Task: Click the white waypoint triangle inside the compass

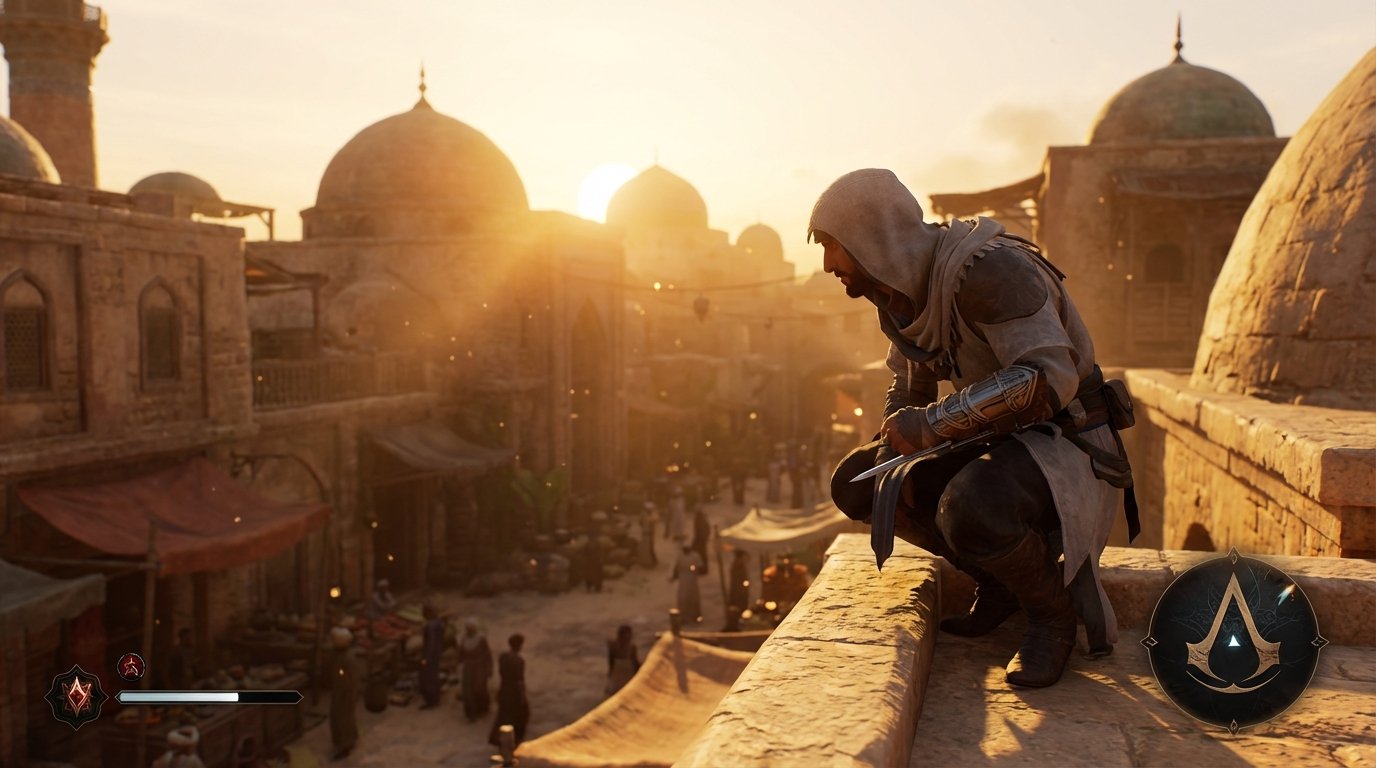Action: coord(1235,643)
